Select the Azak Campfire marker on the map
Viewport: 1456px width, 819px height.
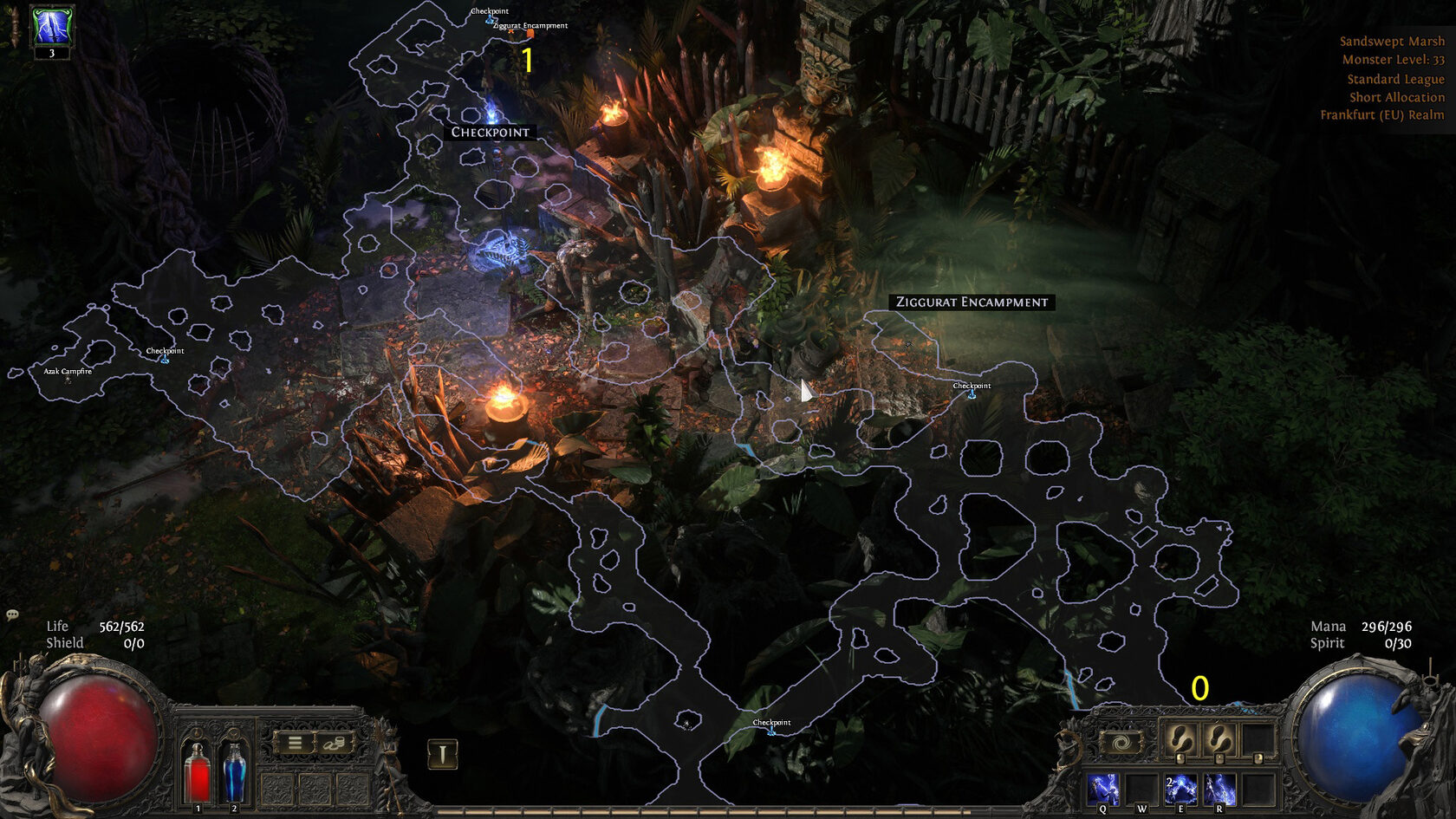click(68, 372)
